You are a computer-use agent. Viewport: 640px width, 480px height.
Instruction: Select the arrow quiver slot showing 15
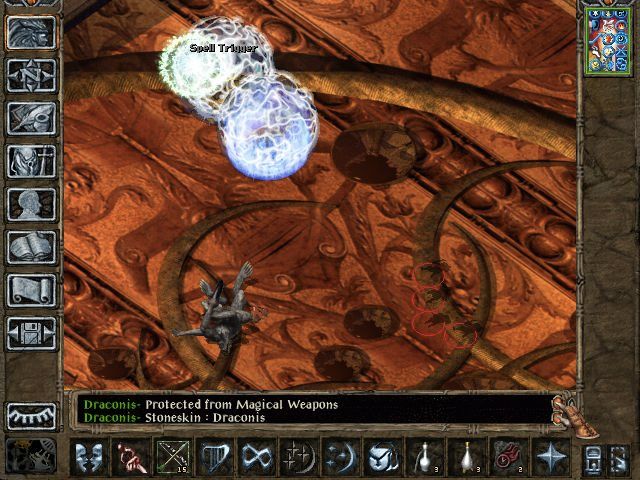(174, 459)
